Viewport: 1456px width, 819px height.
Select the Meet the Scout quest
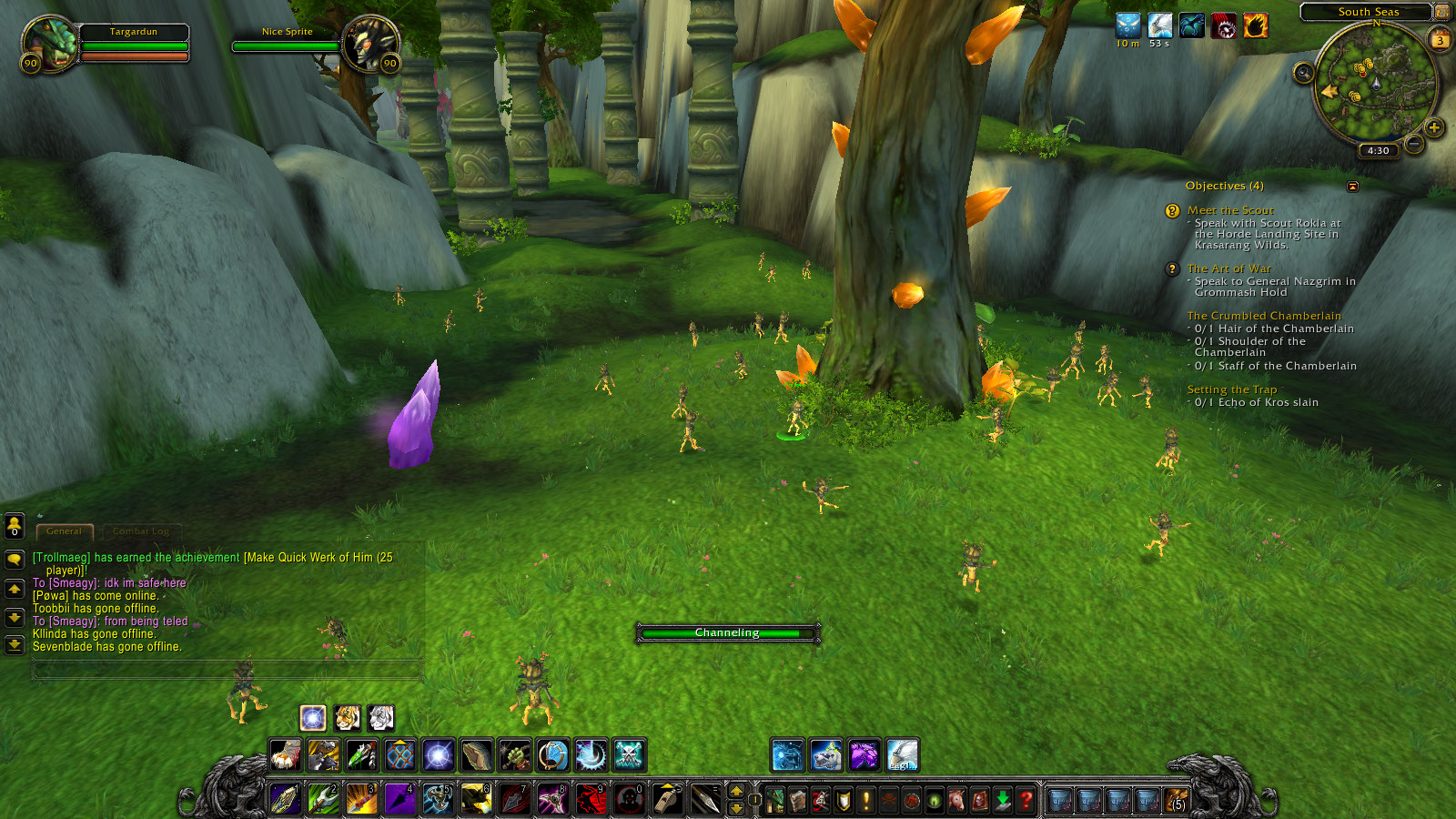click(1229, 210)
